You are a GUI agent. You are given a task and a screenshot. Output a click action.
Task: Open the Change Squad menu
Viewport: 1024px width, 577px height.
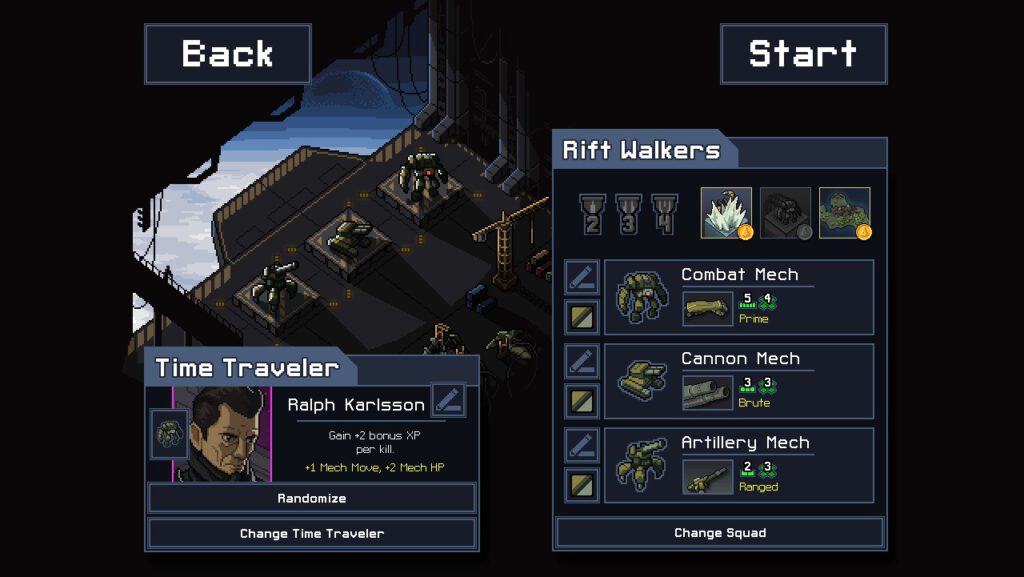[x=720, y=533]
